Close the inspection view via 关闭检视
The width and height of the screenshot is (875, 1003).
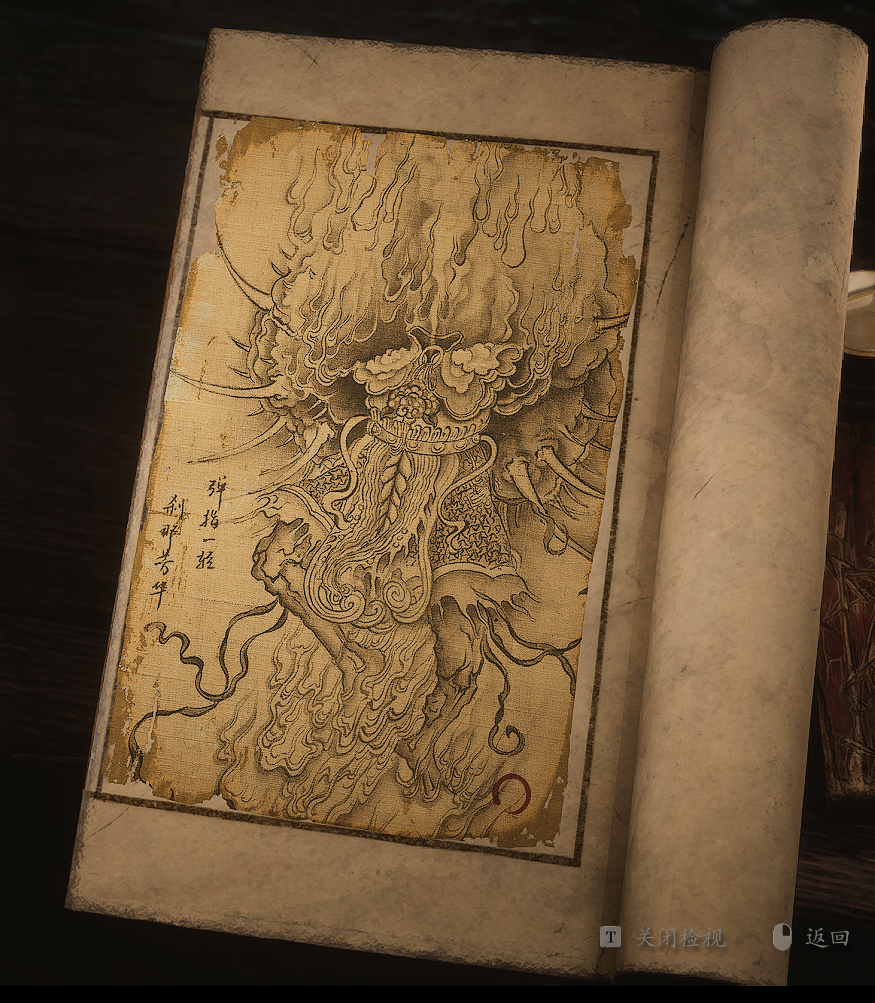click(680, 937)
